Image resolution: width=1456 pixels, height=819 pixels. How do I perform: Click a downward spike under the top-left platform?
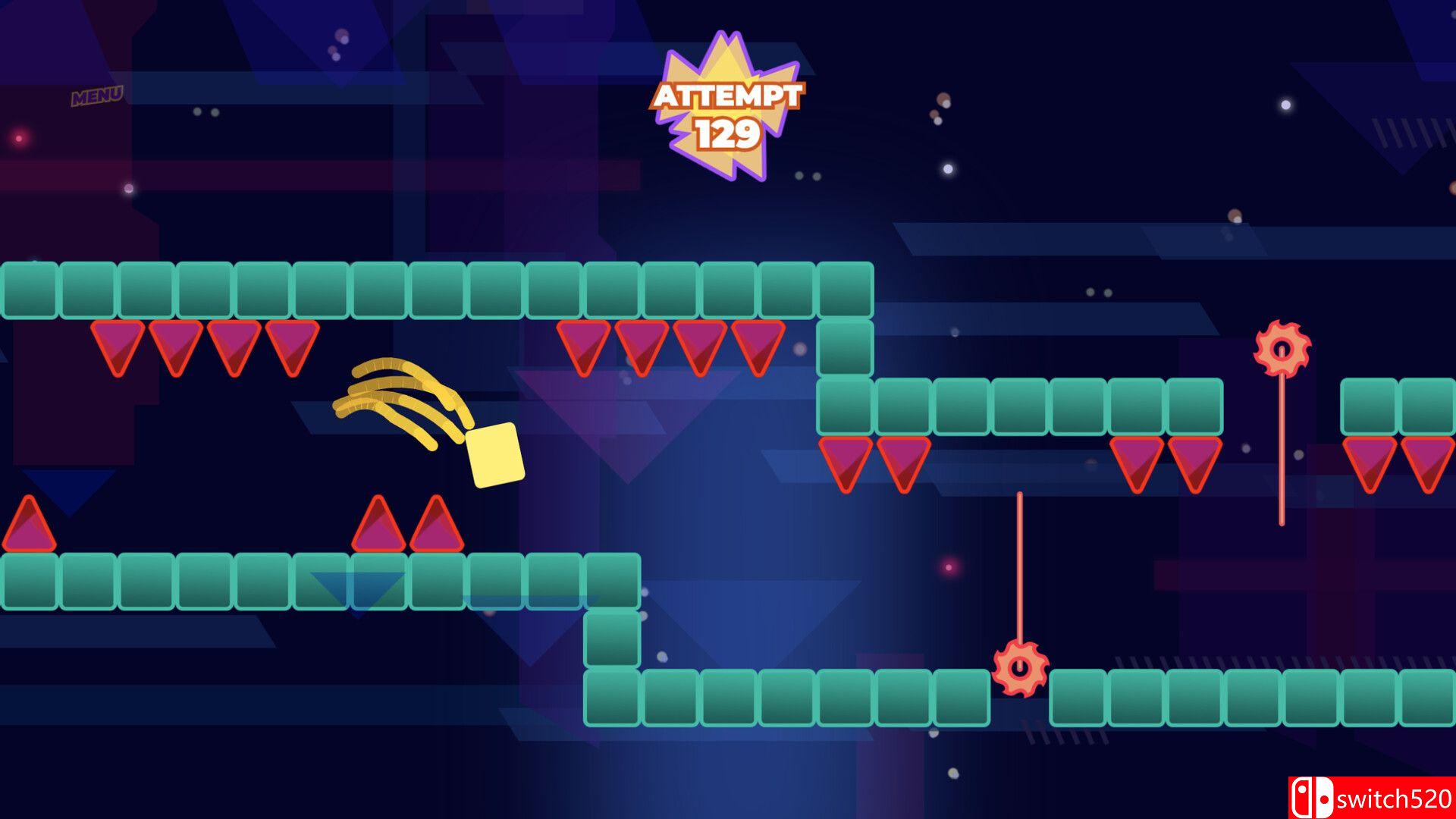118,349
